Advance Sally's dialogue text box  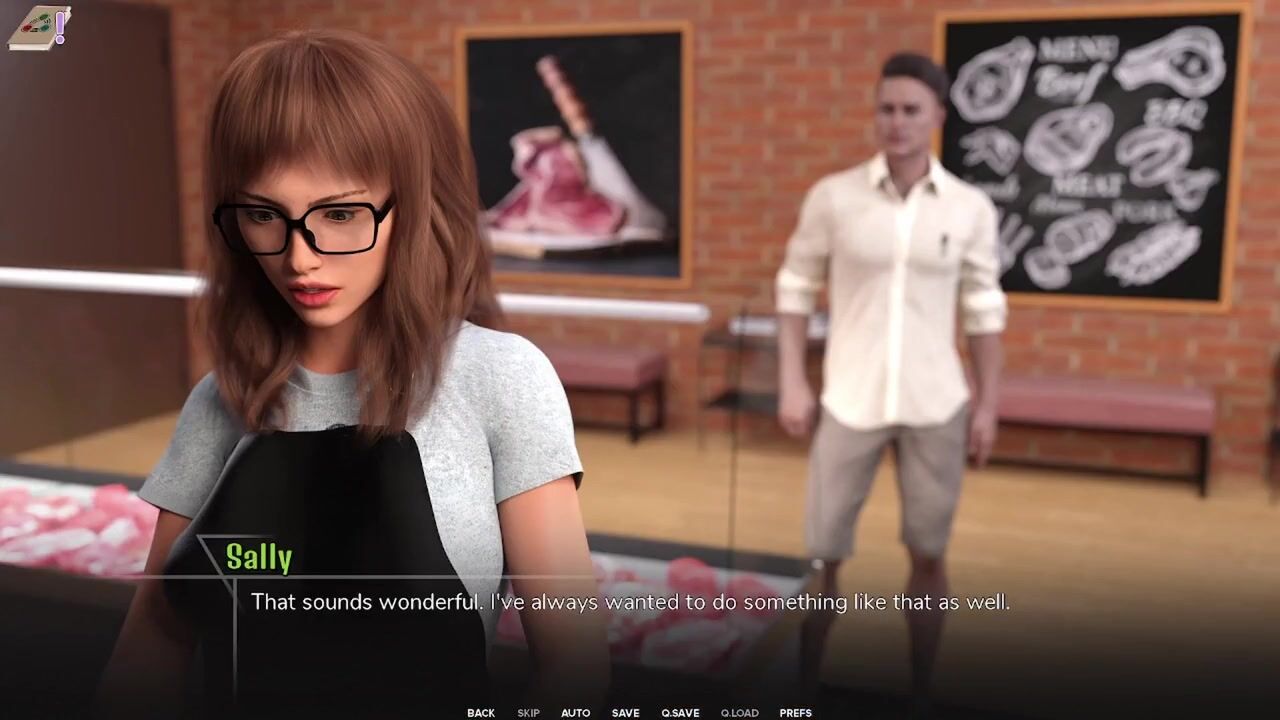(x=630, y=602)
